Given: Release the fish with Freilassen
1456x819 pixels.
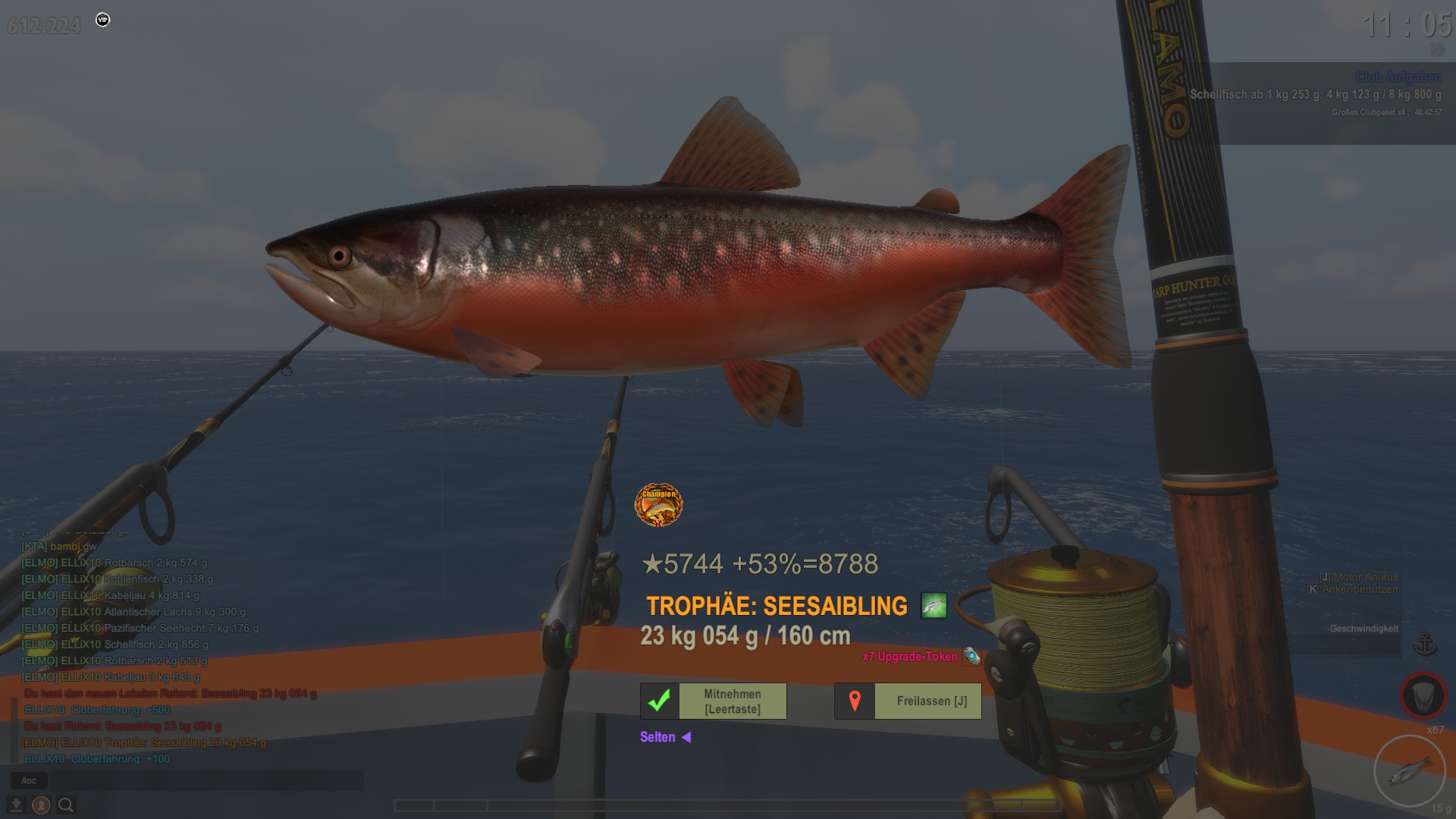Looking at the screenshot, I should point(908,701).
